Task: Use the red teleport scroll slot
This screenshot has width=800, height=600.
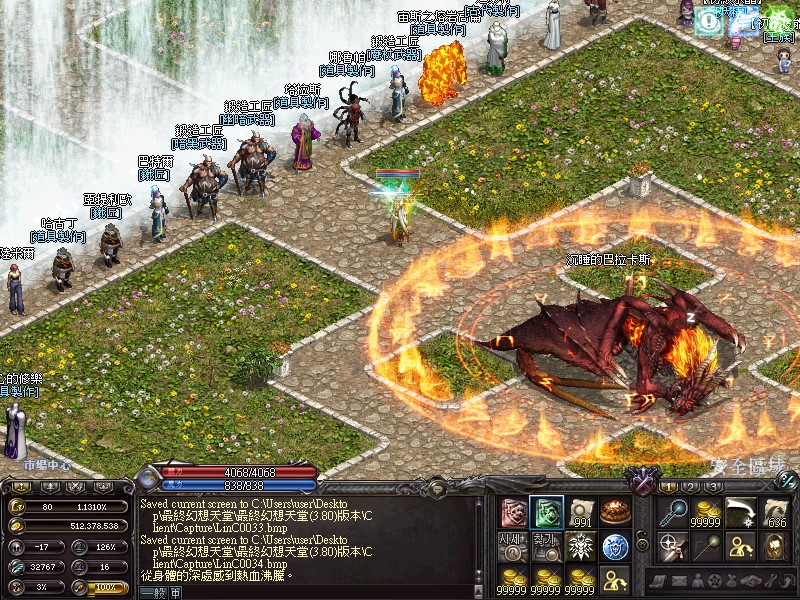Action: pyautogui.click(x=513, y=512)
